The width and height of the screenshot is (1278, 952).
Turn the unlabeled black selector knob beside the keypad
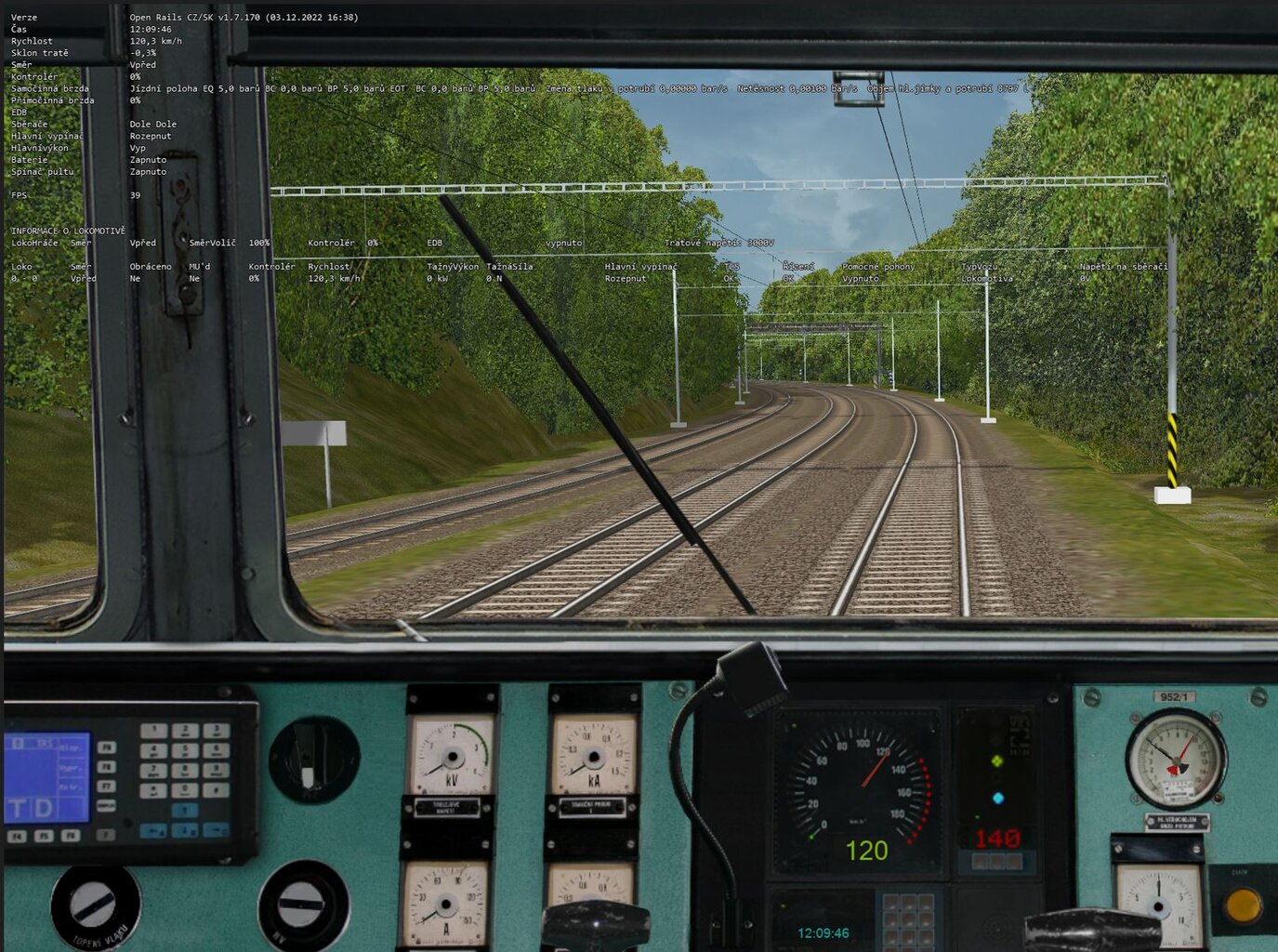click(x=311, y=760)
